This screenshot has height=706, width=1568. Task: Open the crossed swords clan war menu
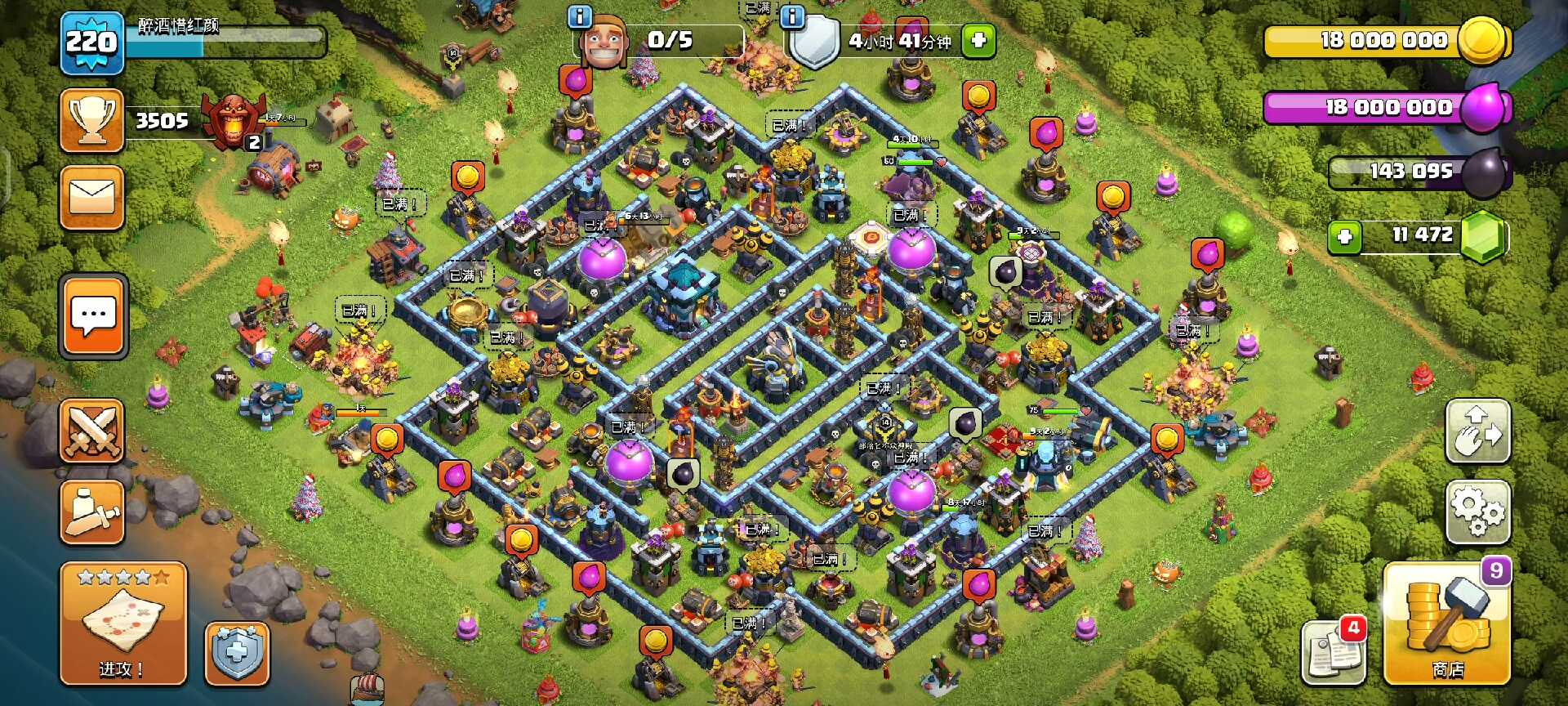[91, 431]
